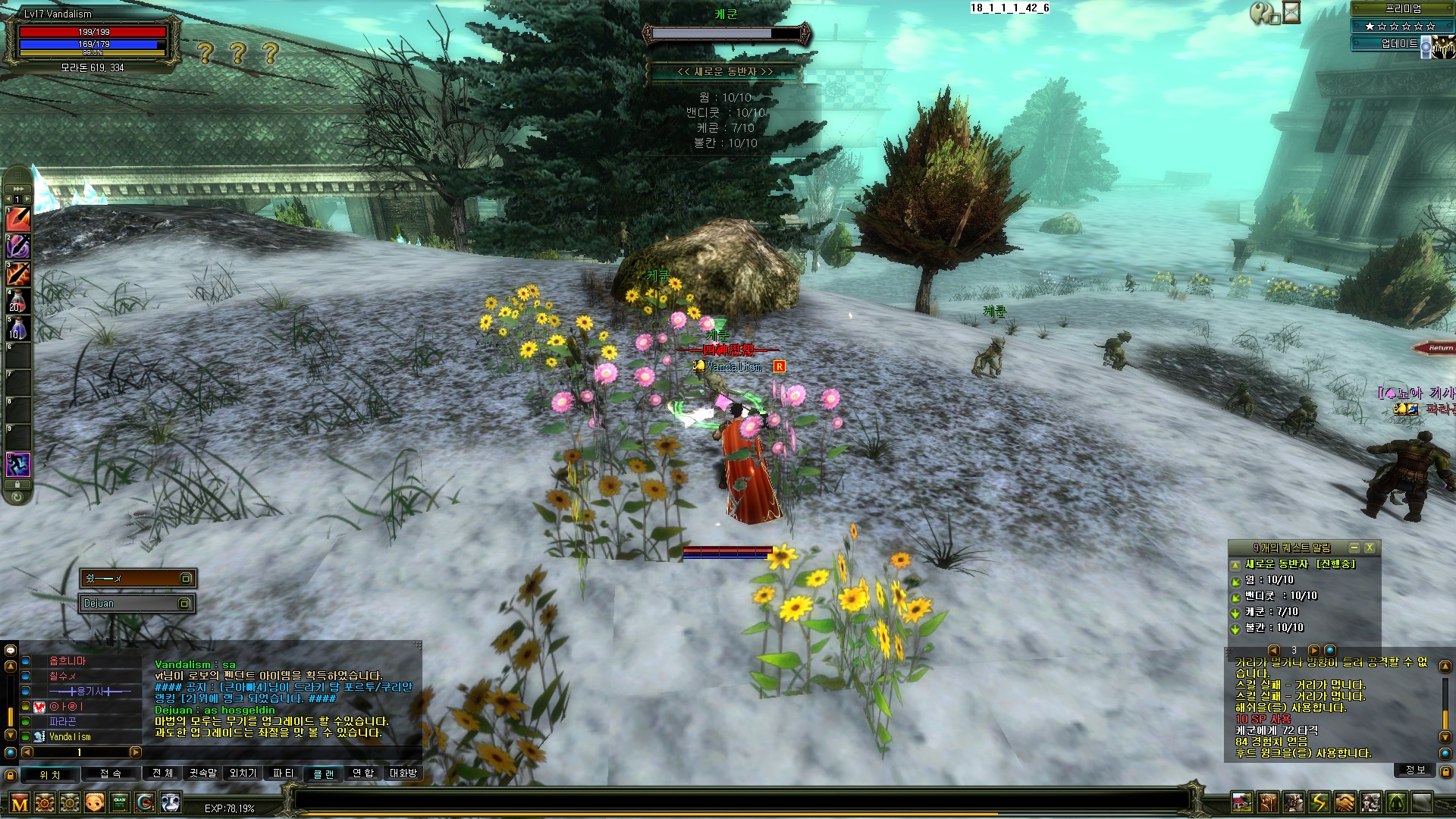
Task: Open the 정보 info tab
Action: (x=1415, y=770)
